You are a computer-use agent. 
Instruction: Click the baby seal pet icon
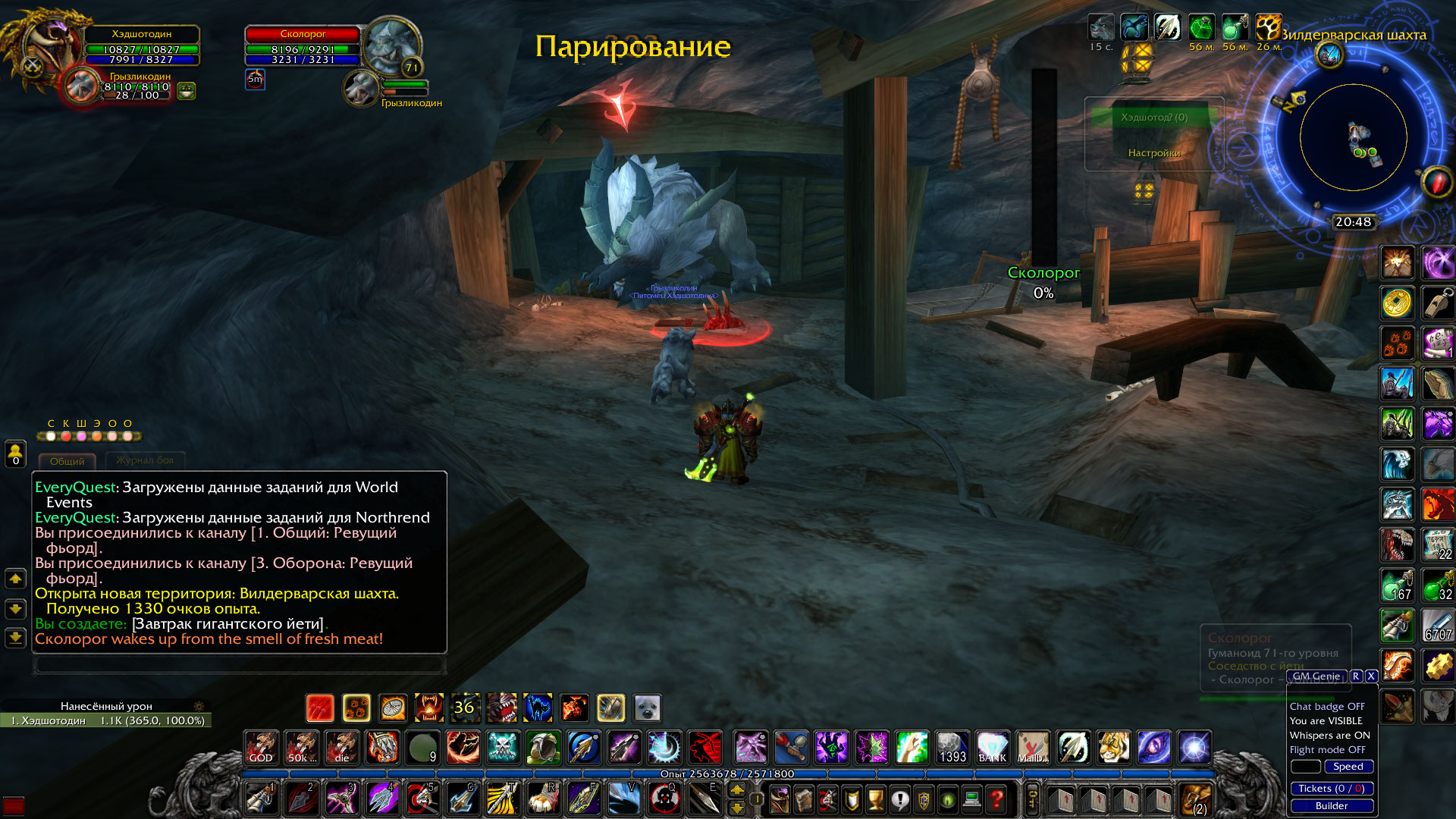tap(648, 708)
